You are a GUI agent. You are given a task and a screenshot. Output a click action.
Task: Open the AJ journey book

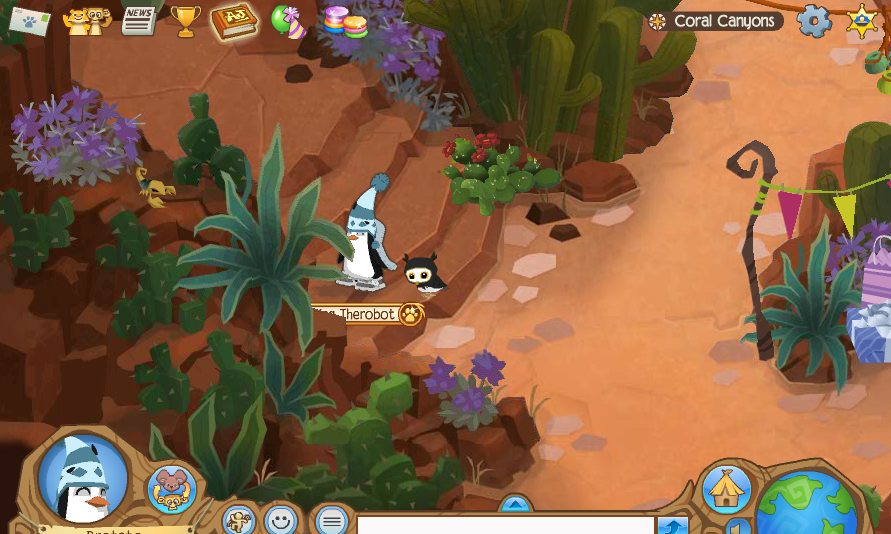point(234,20)
